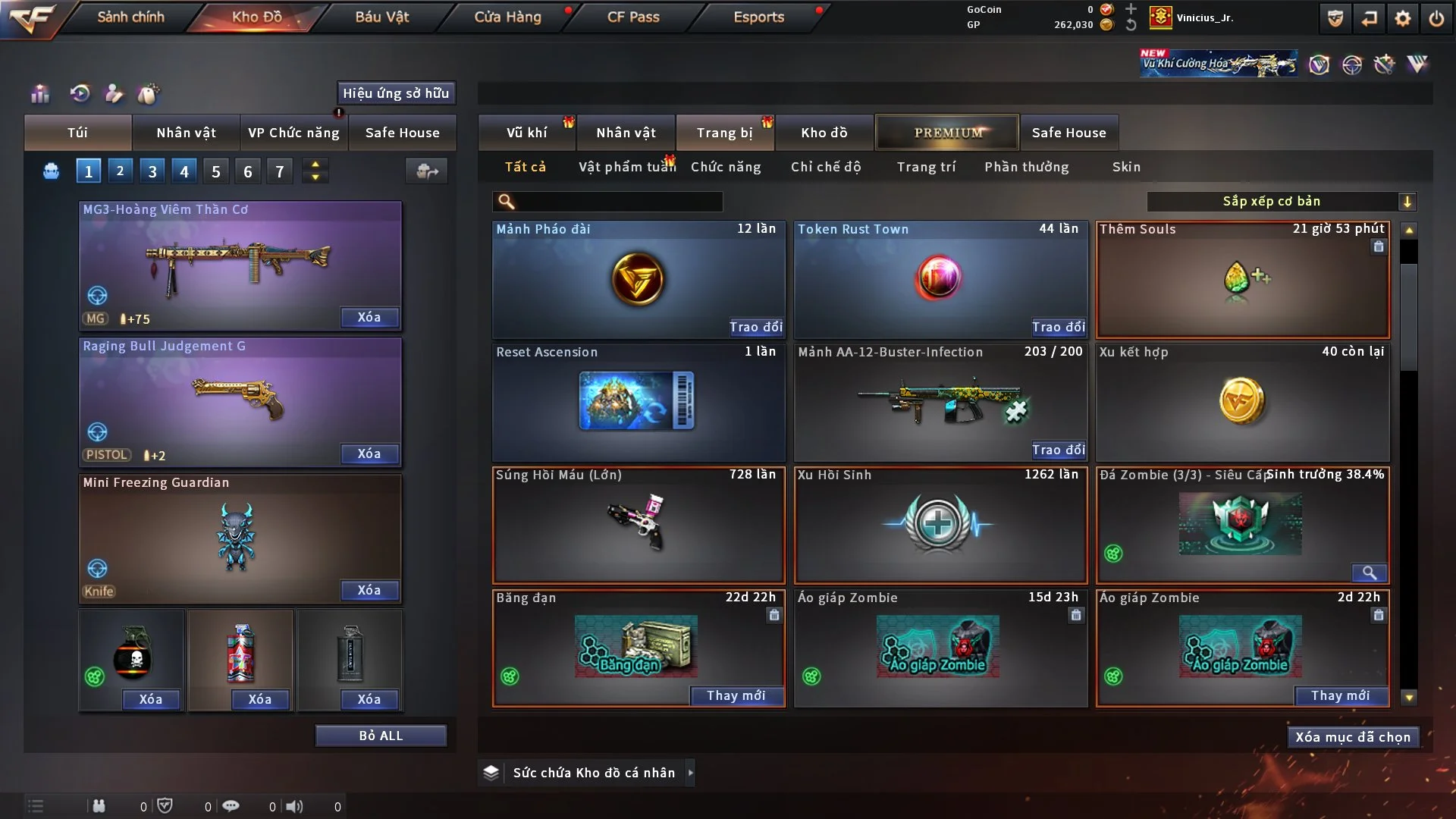Remove the MG3-Hoàng Viêm Thần Cơ weapon
This screenshot has height=819, width=1456.
[x=369, y=317]
